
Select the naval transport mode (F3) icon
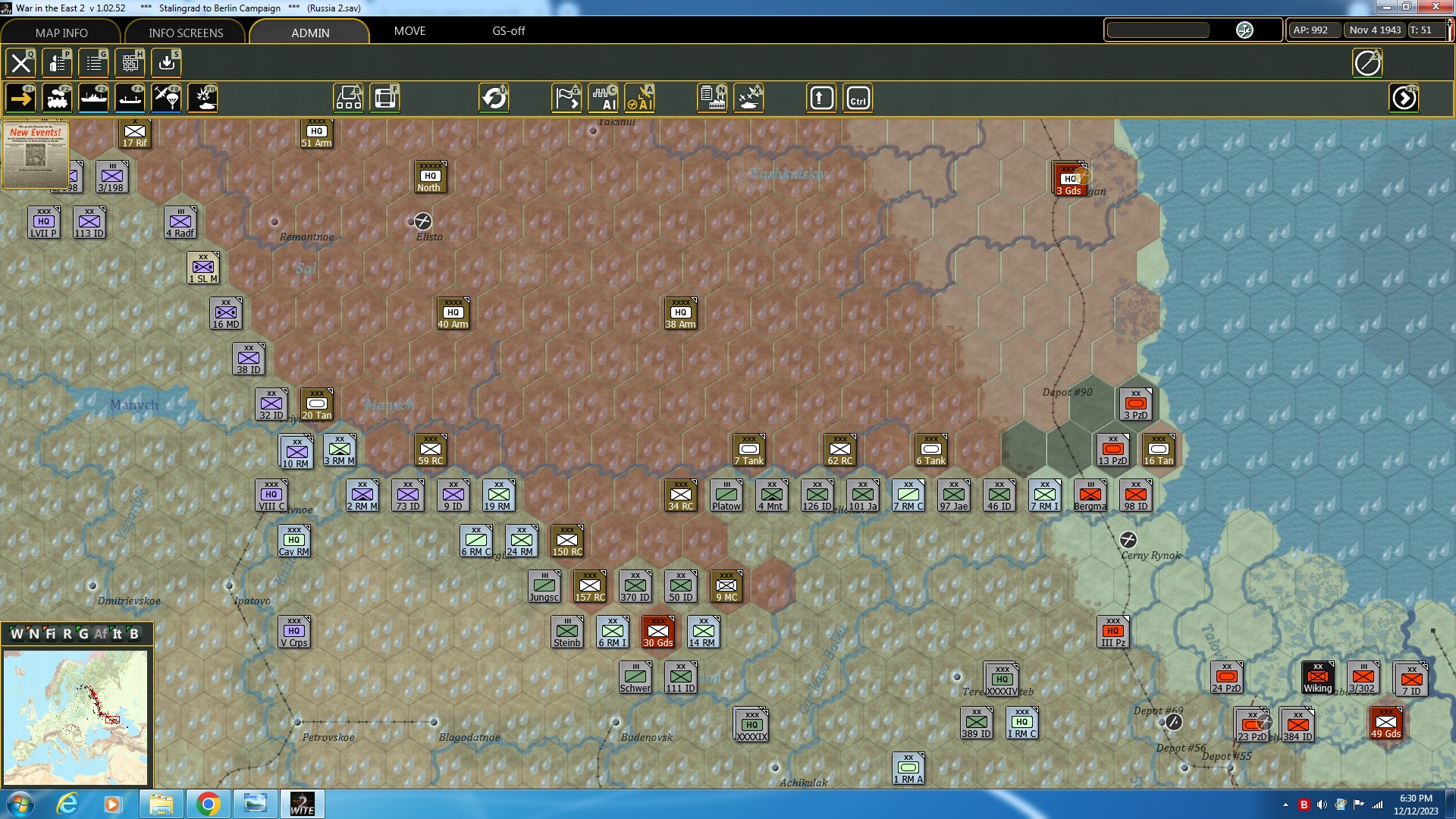(94, 99)
